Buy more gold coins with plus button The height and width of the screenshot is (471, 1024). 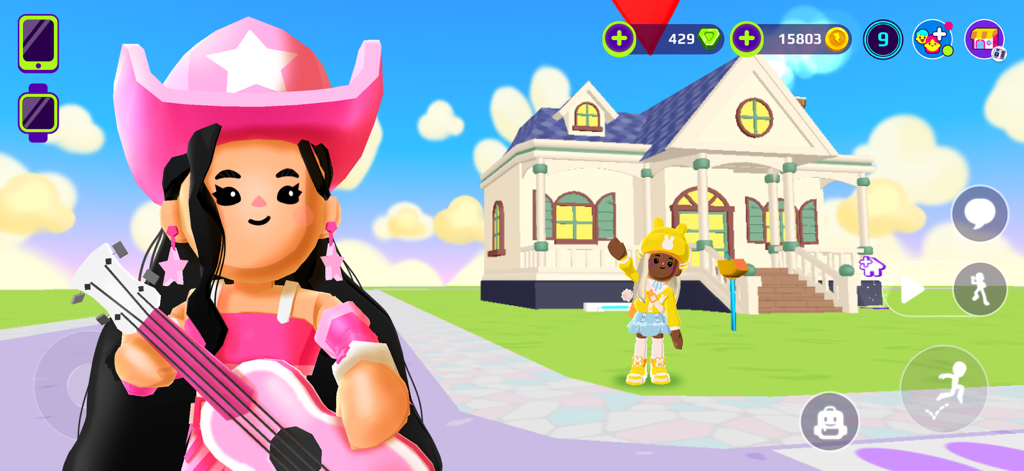click(x=747, y=39)
